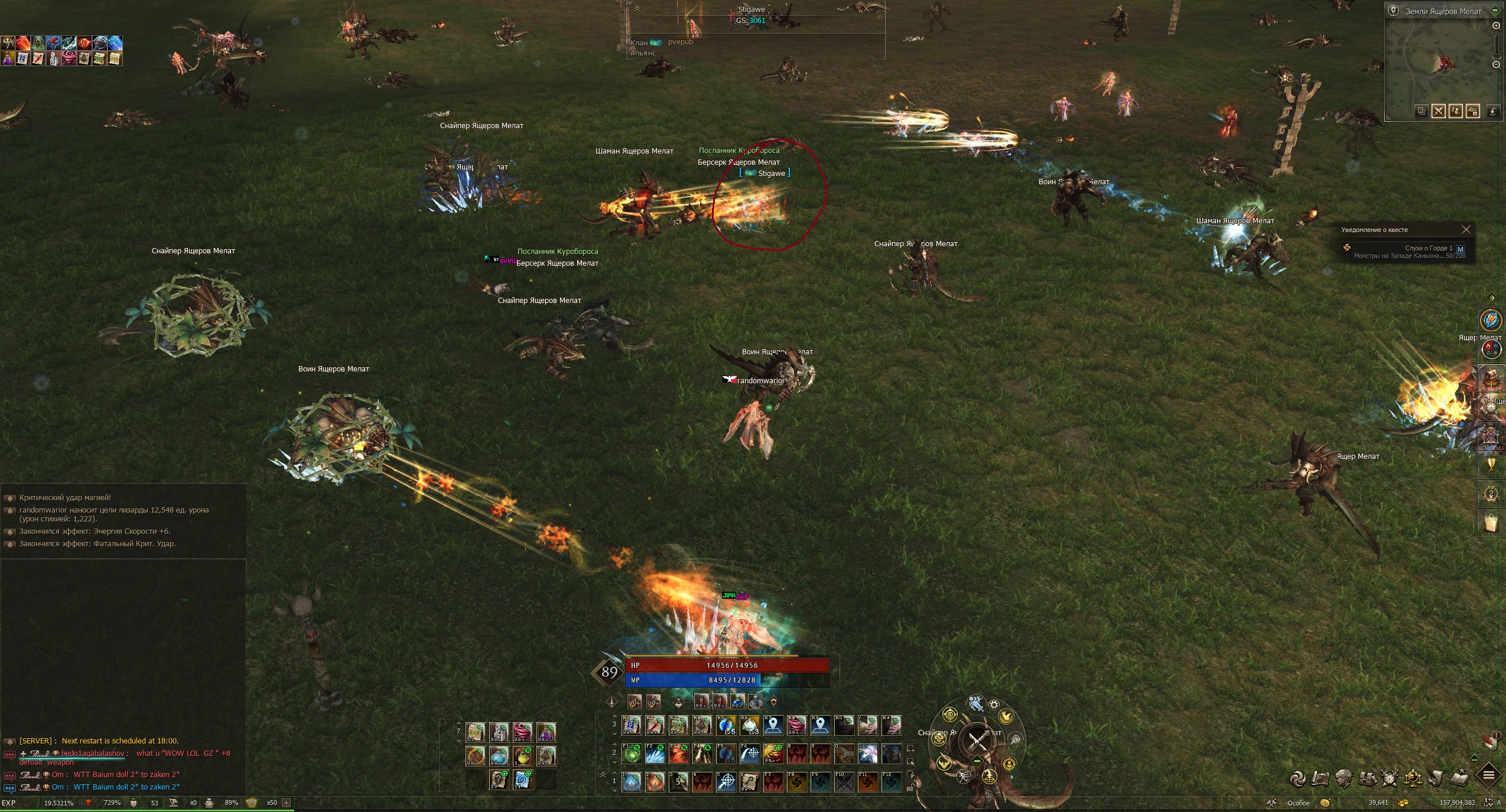Use the white unicorn mount slot
This screenshot has height=812, width=1506.
point(868,754)
